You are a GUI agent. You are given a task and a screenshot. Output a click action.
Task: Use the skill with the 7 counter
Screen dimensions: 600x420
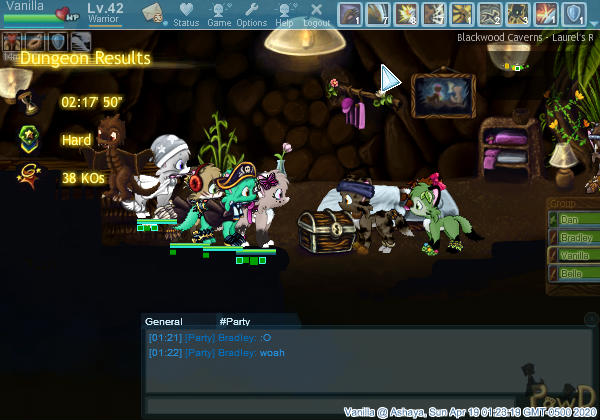378,14
